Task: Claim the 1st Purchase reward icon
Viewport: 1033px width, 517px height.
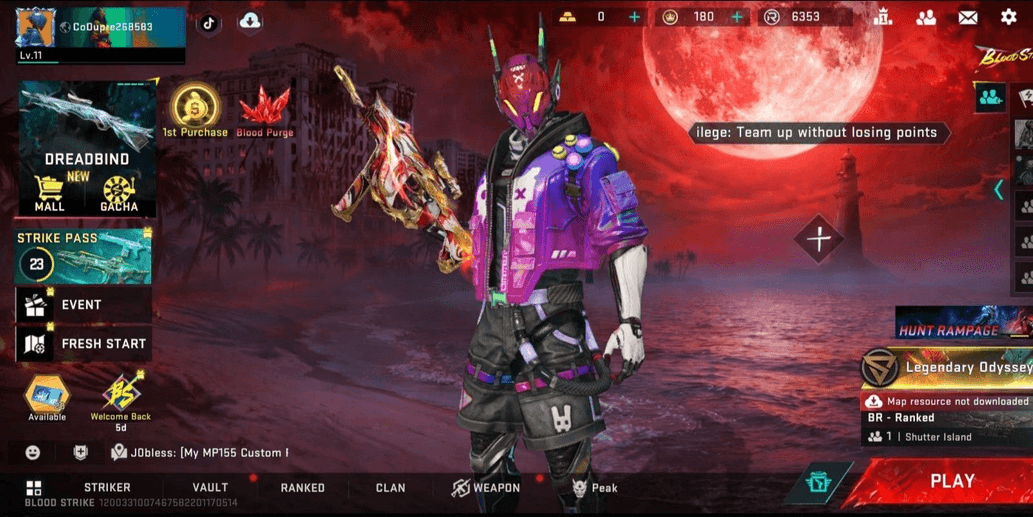Action: click(196, 111)
